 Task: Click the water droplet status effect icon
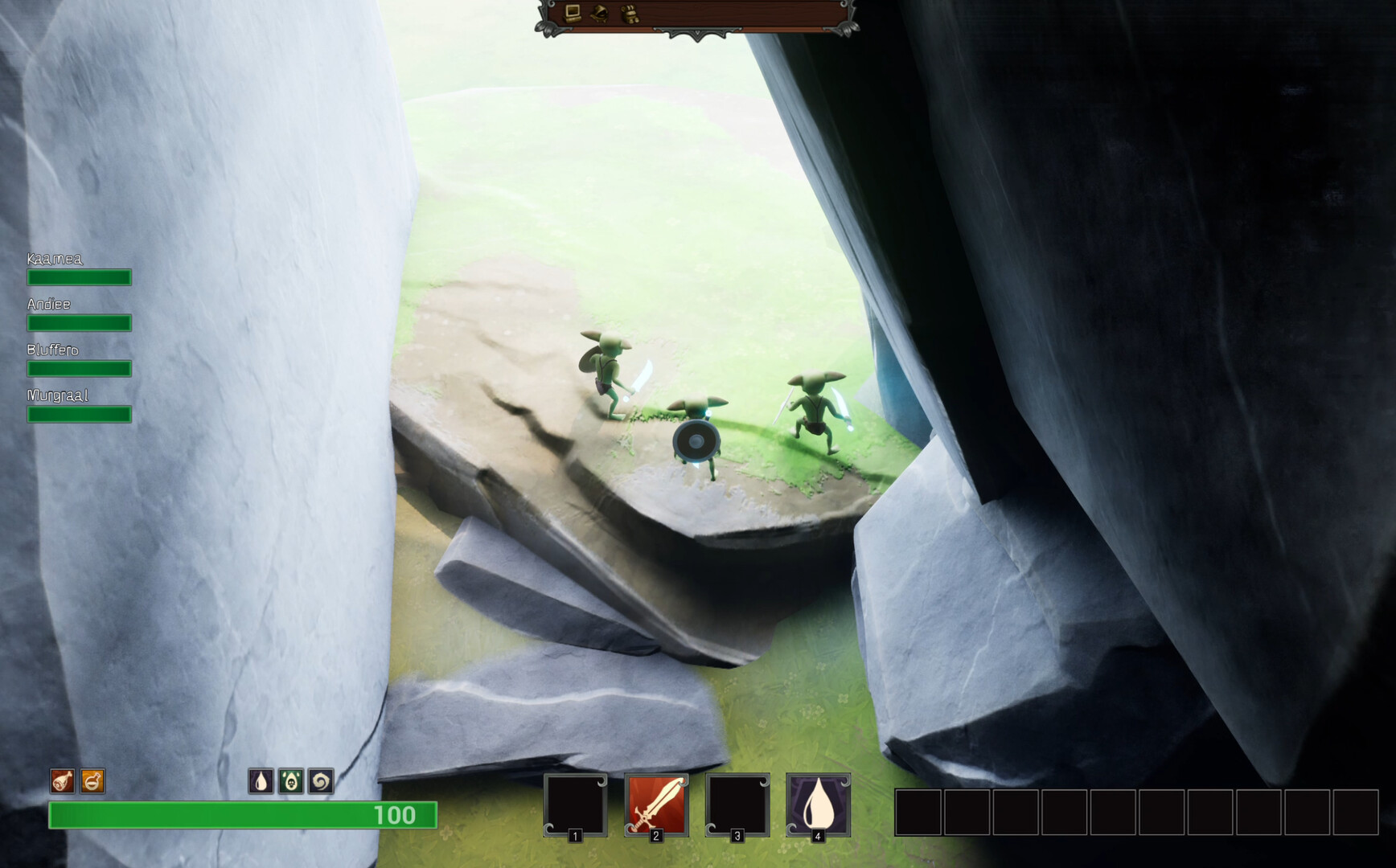261,780
